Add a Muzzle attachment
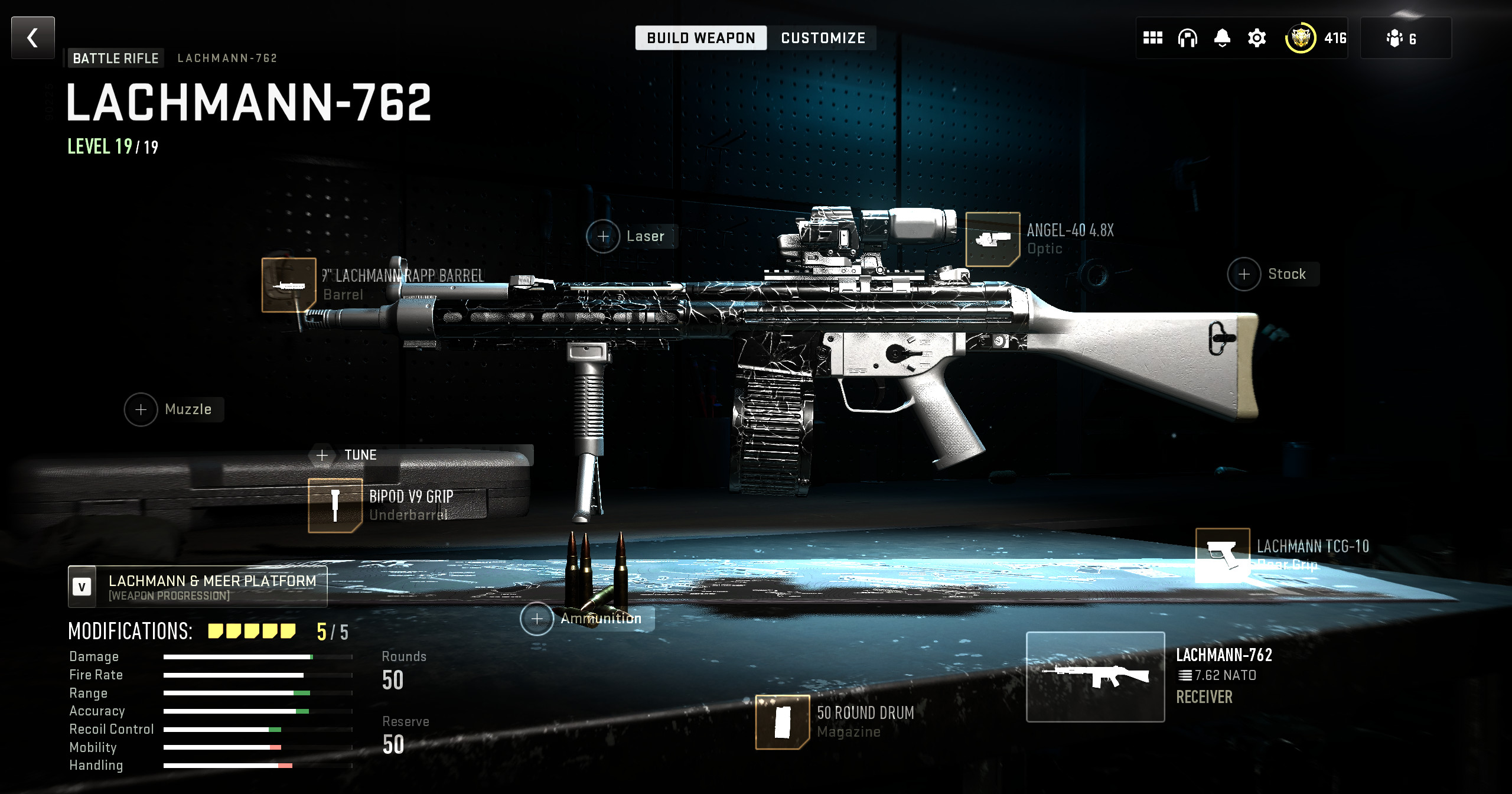Viewport: 1512px width, 794px height. 141,409
